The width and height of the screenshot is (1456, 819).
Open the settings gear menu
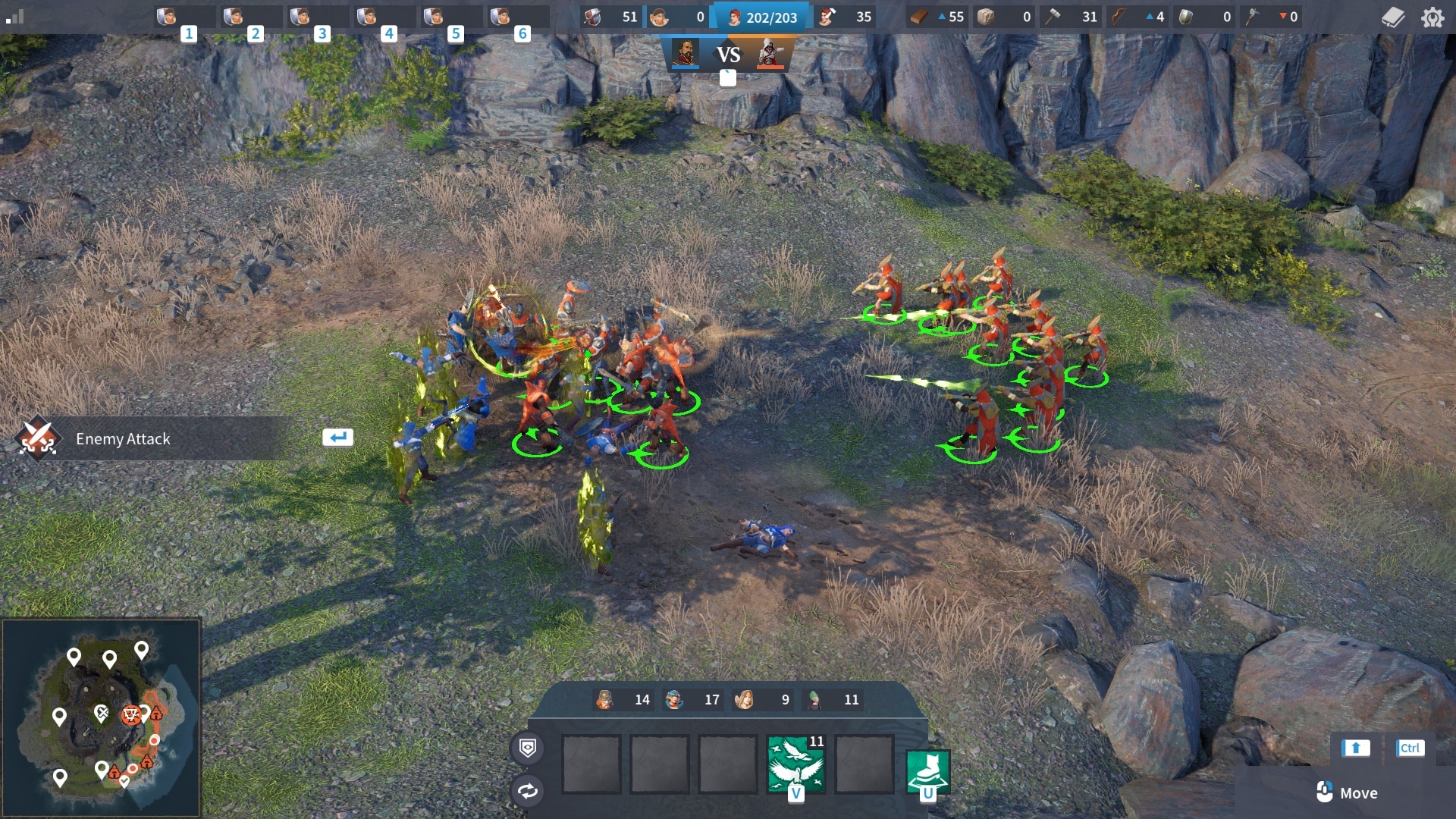1434,17
